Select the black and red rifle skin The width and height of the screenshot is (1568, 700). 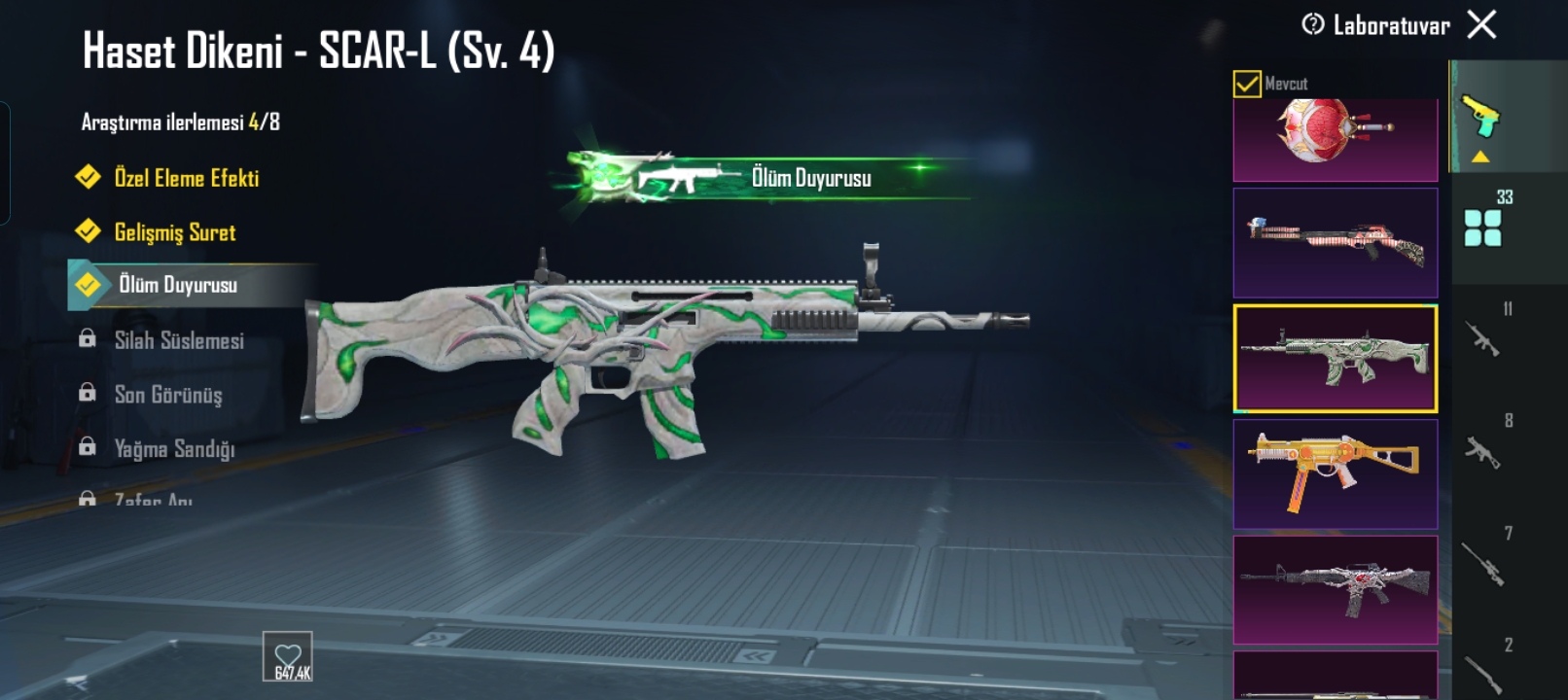[1335, 589]
